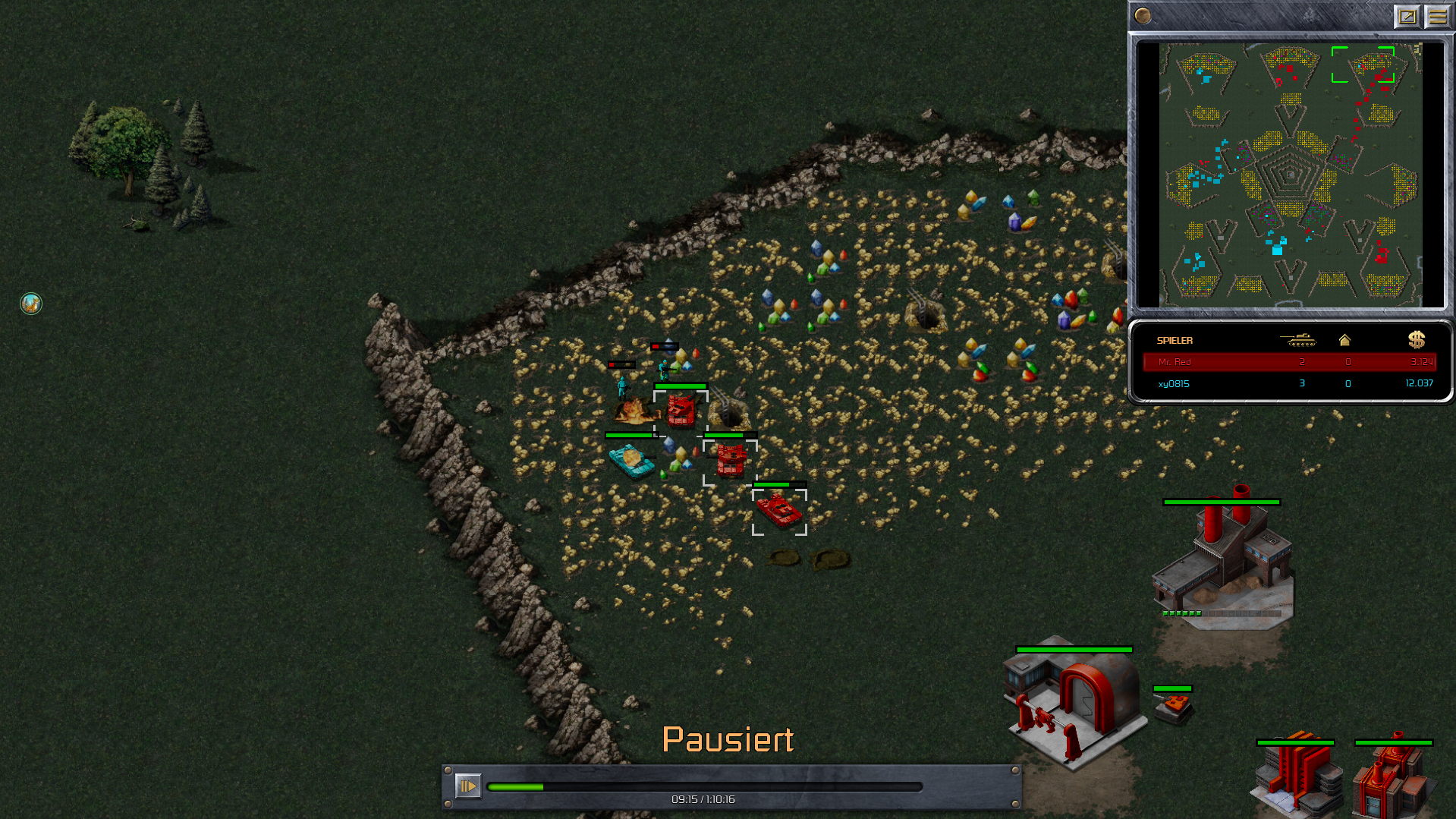The width and height of the screenshot is (1456, 819).
Task: Click the house buildings column icon
Action: (x=1344, y=340)
